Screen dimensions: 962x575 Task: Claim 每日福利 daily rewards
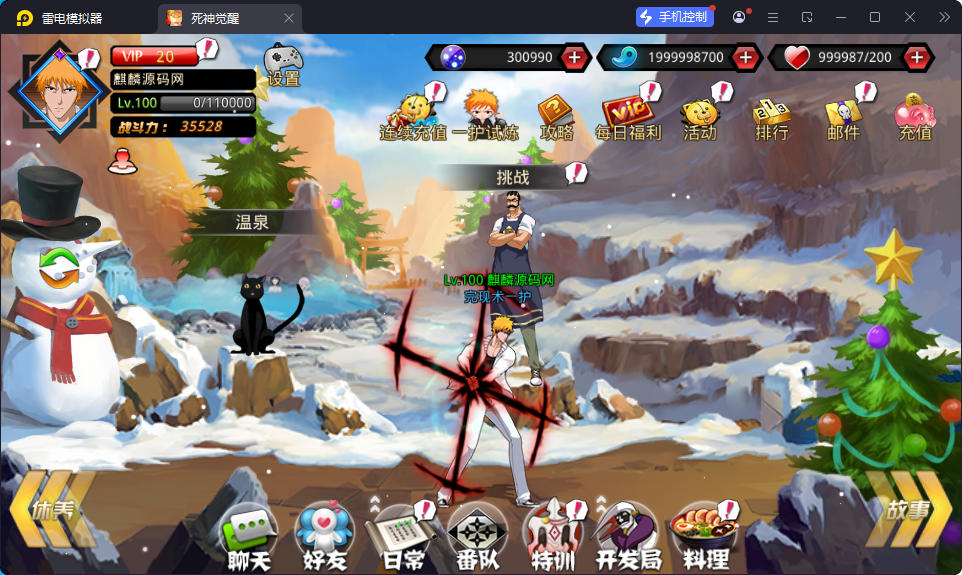pyautogui.click(x=627, y=116)
